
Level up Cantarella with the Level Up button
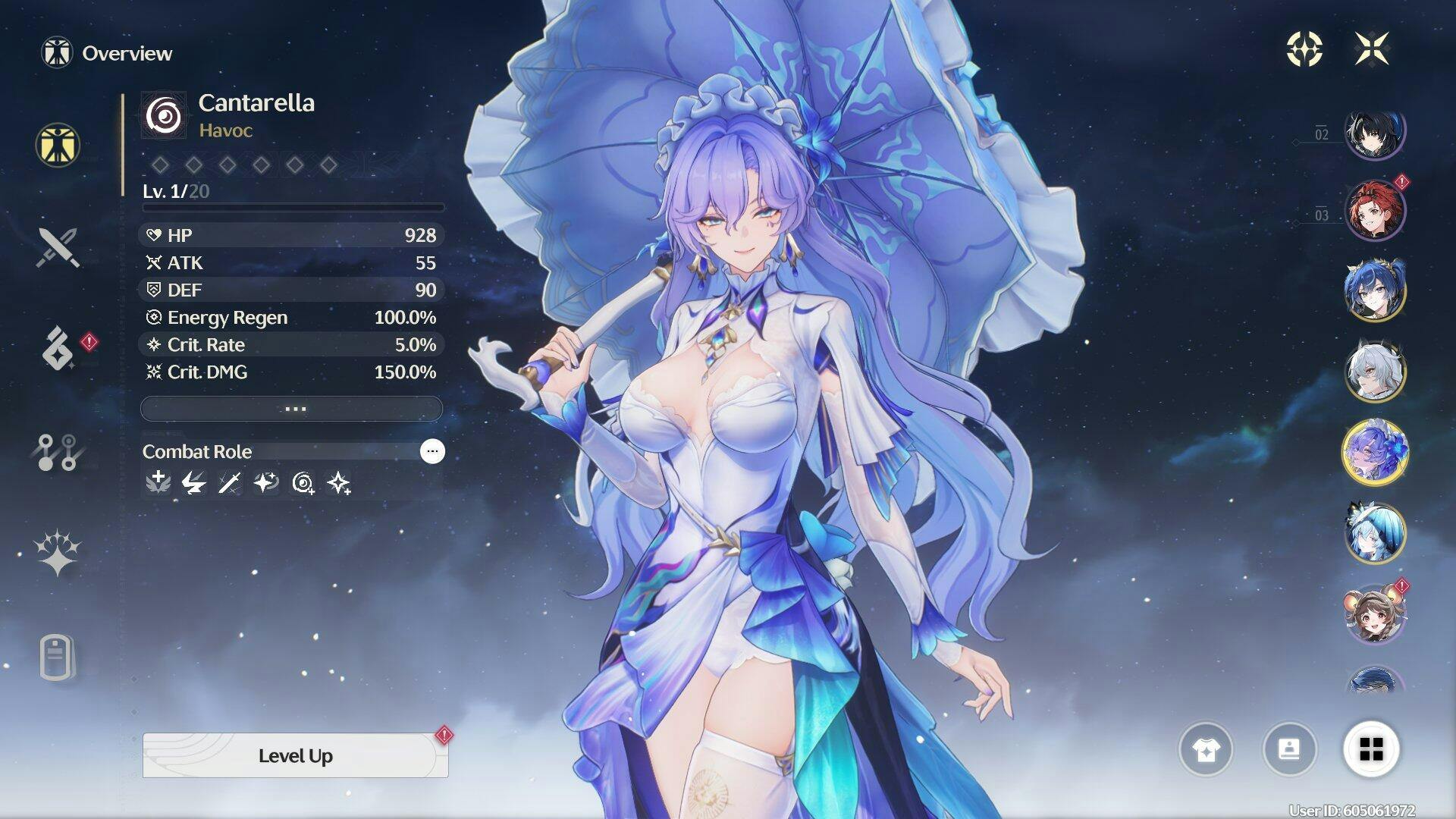tap(295, 755)
